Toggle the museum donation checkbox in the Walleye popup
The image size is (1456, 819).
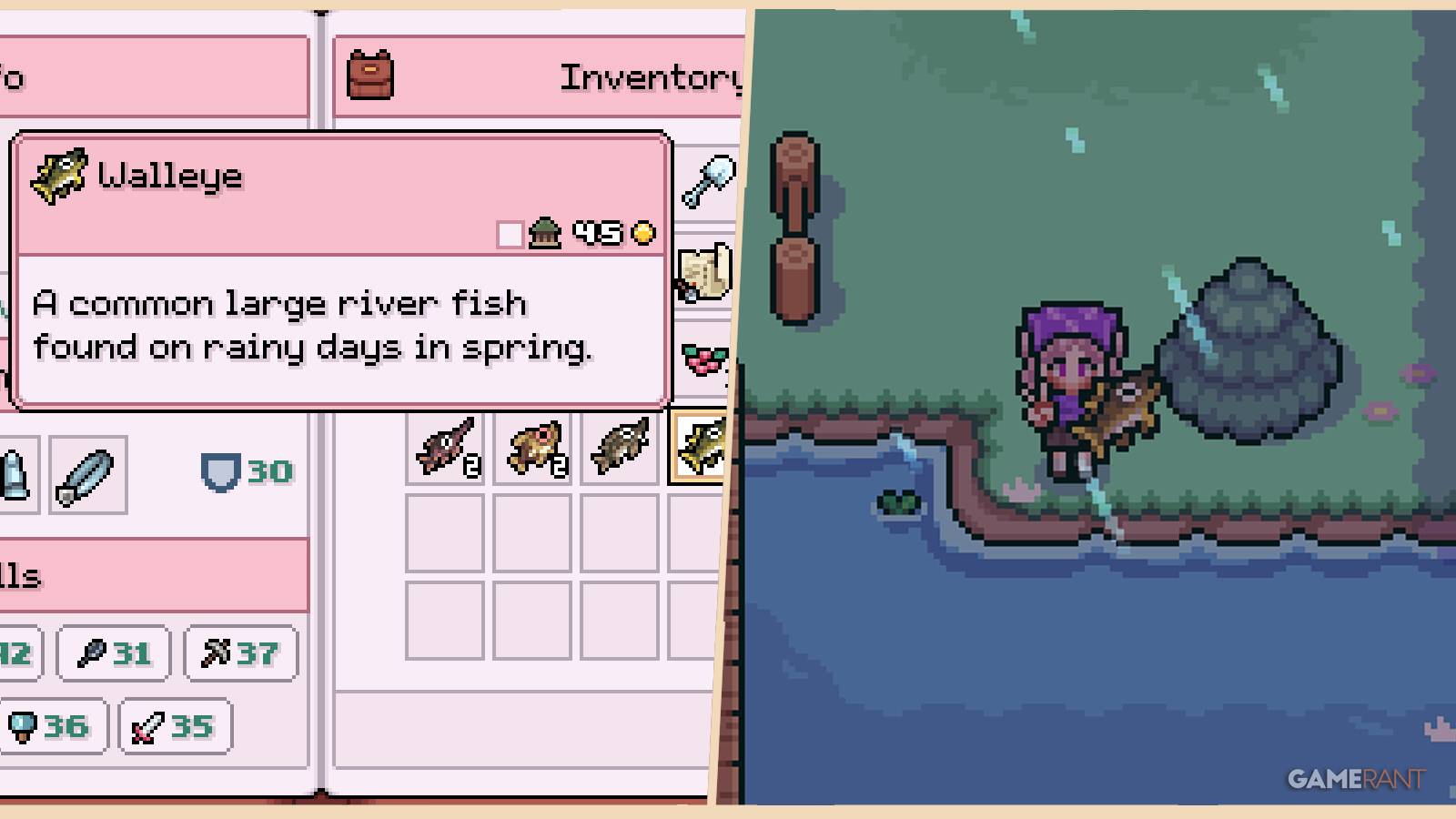508,232
